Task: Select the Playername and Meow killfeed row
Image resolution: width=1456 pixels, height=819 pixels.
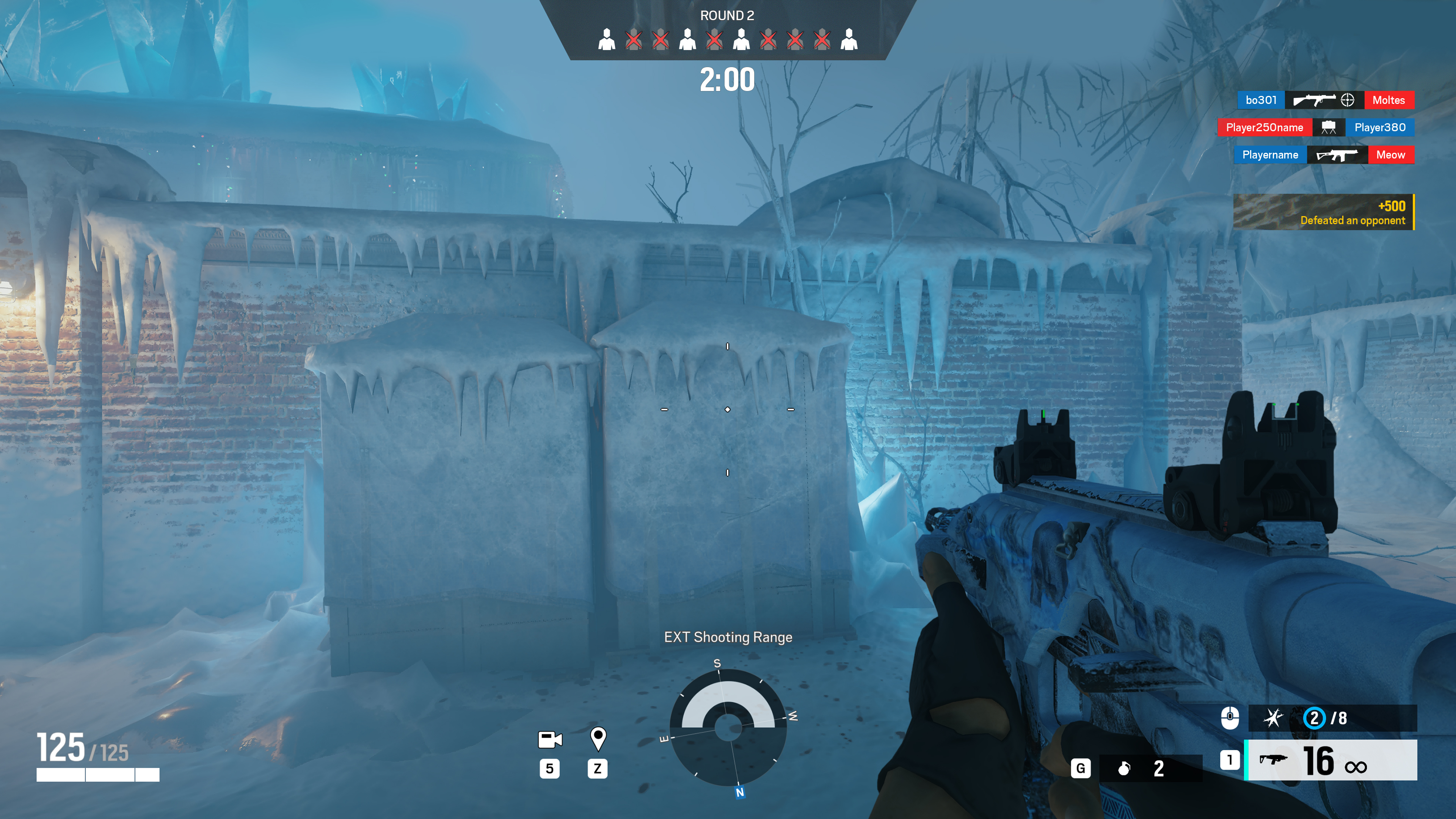Action: pyautogui.click(x=1324, y=155)
